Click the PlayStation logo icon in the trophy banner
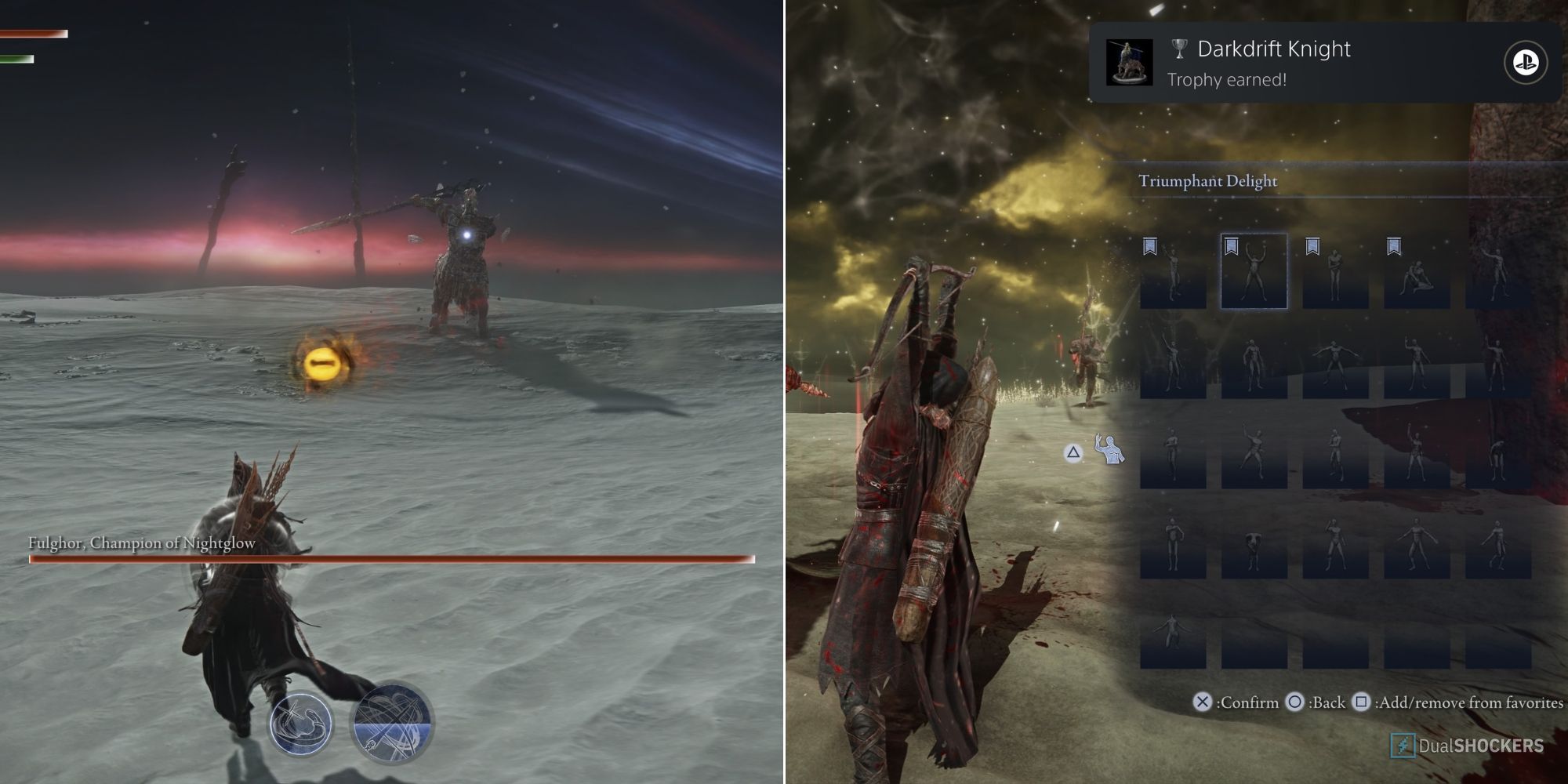The width and height of the screenshot is (1568, 784). click(1524, 61)
